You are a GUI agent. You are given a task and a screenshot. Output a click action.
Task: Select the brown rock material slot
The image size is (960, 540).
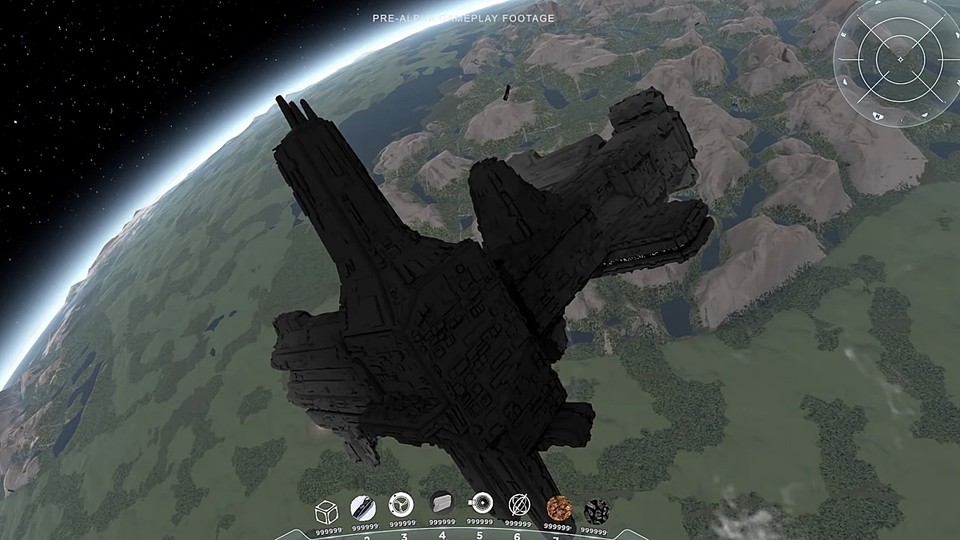point(558,505)
